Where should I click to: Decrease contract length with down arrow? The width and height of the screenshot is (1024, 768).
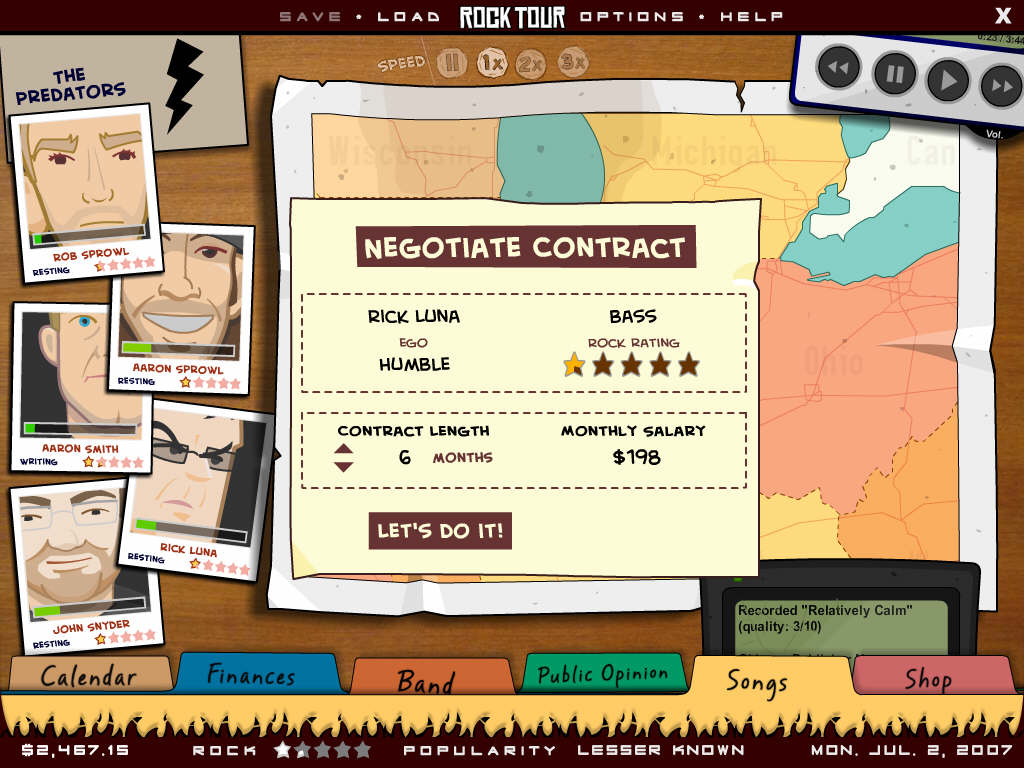coord(344,466)
